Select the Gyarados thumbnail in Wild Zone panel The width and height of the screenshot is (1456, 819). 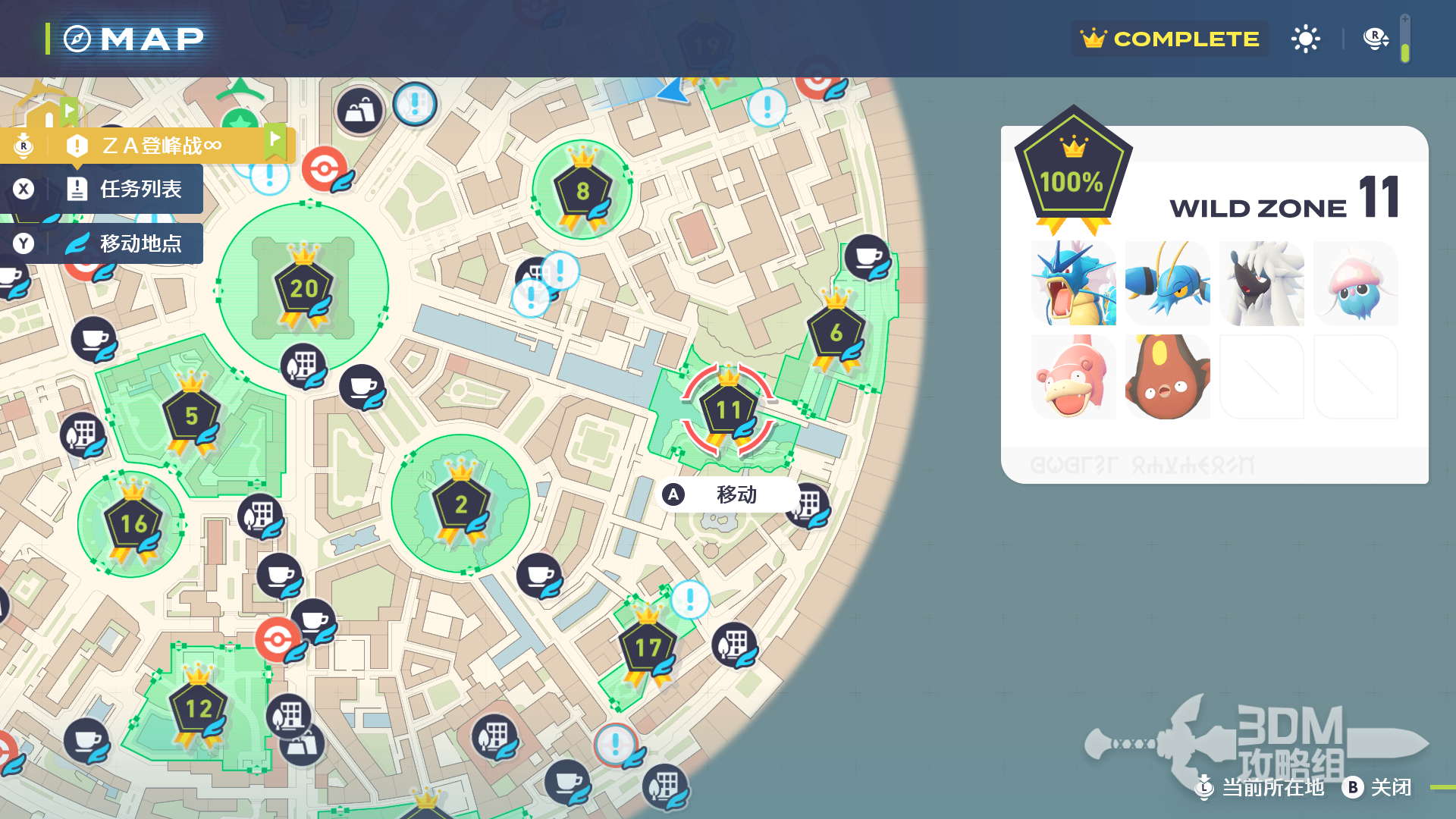coord(1073,284)
